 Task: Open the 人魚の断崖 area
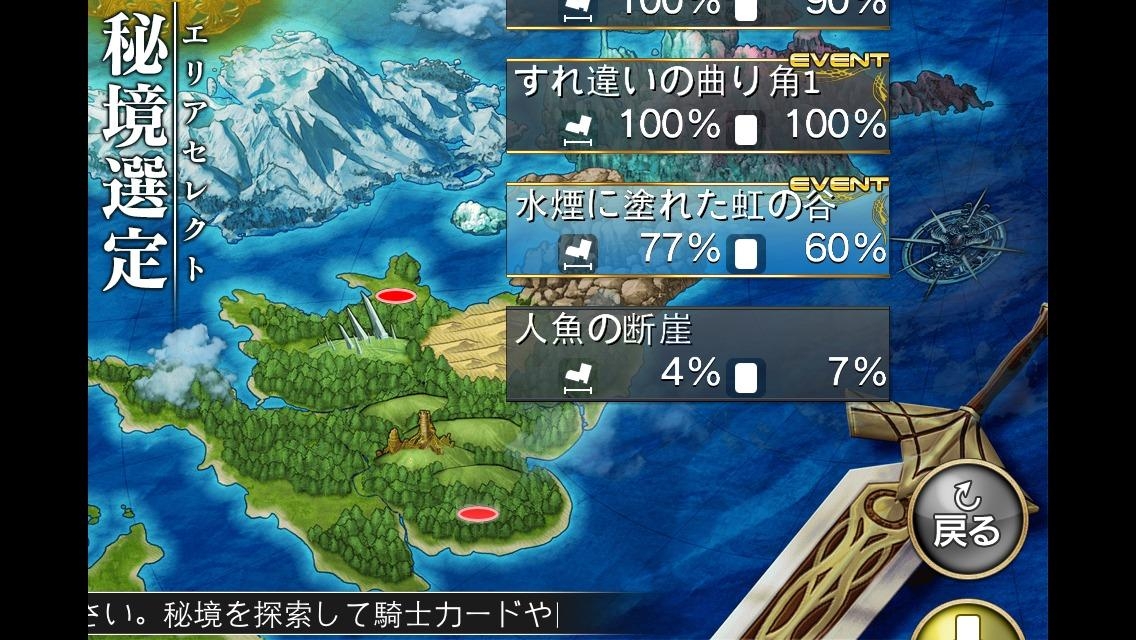click(697, 354)
